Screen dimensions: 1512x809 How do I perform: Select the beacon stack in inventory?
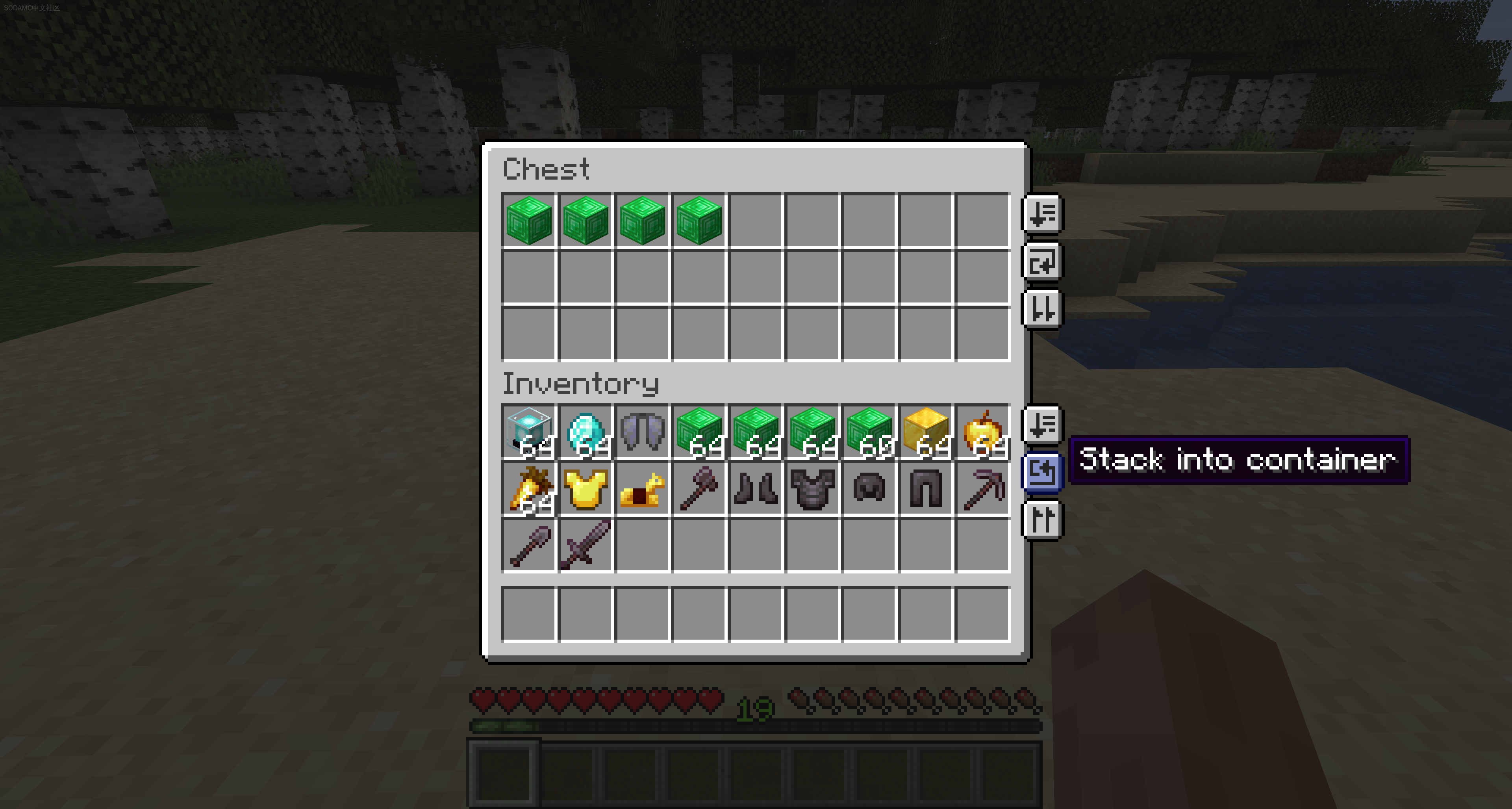click(528, 432)
